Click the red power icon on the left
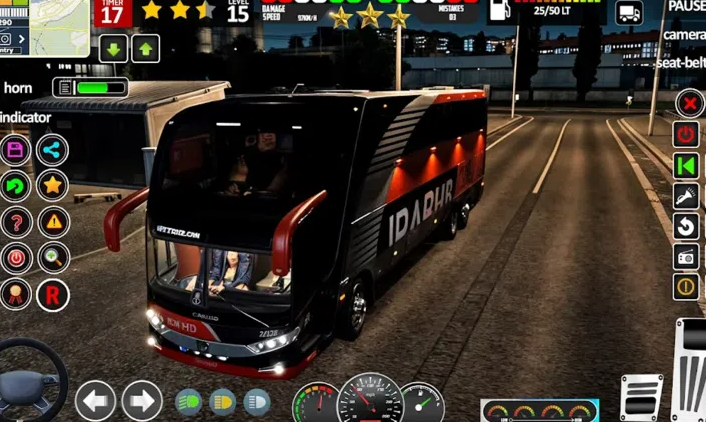The image size is (706, 422). [x=16, y=257]
